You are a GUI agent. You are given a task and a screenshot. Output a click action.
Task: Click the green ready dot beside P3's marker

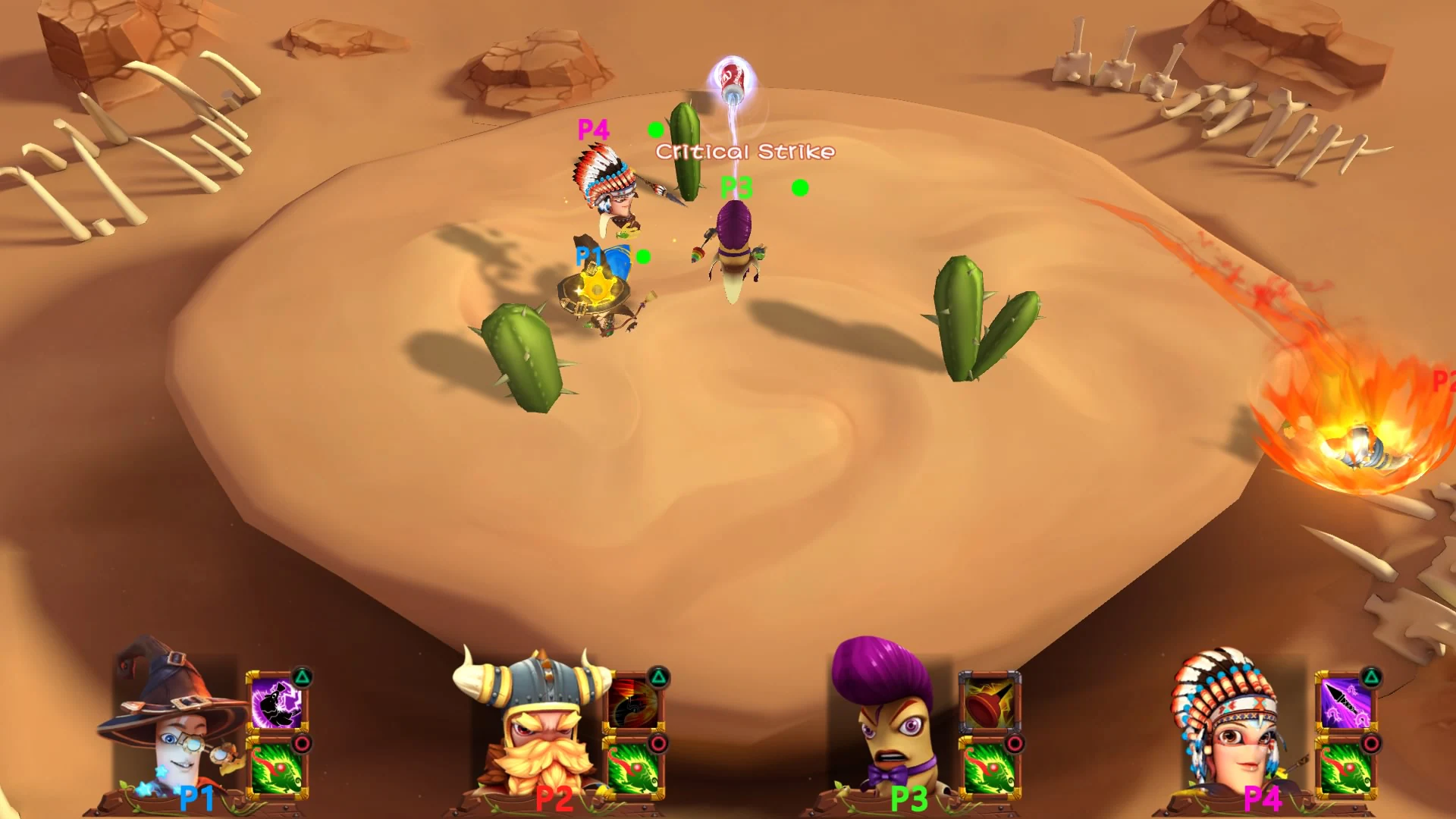tap(799, 187)
